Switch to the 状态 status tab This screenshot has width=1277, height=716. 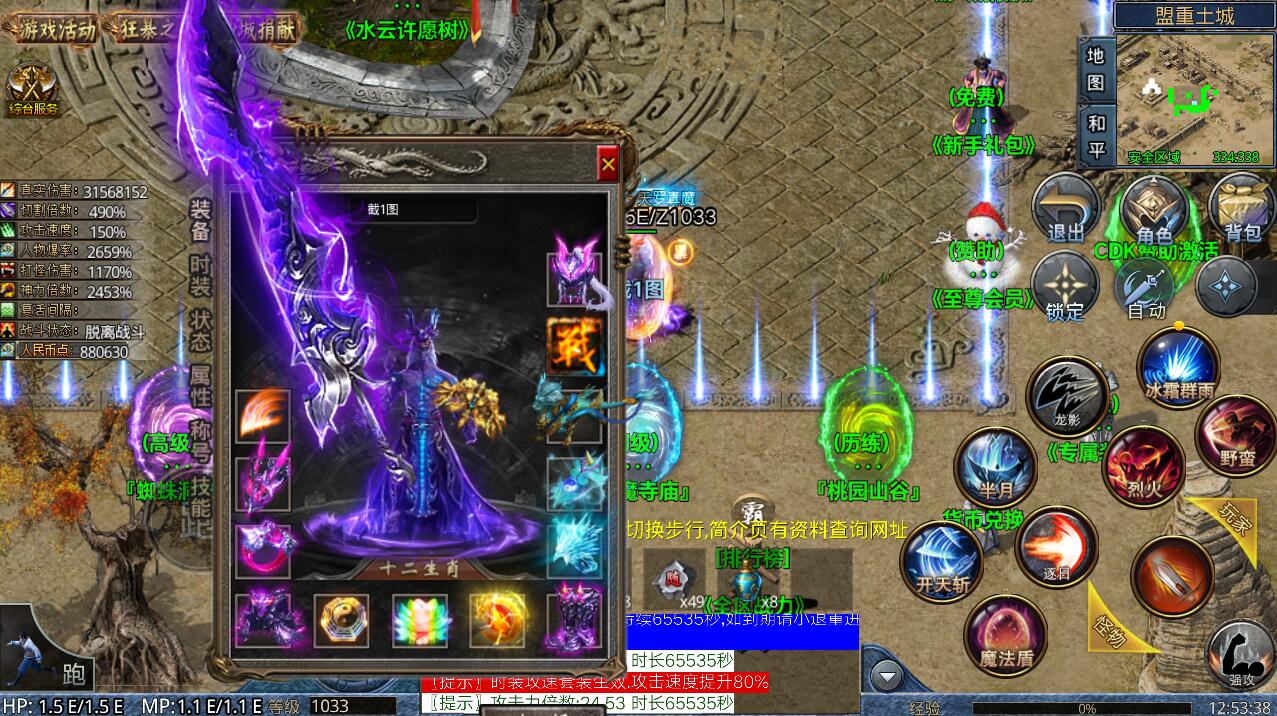[x=201, y=328]
